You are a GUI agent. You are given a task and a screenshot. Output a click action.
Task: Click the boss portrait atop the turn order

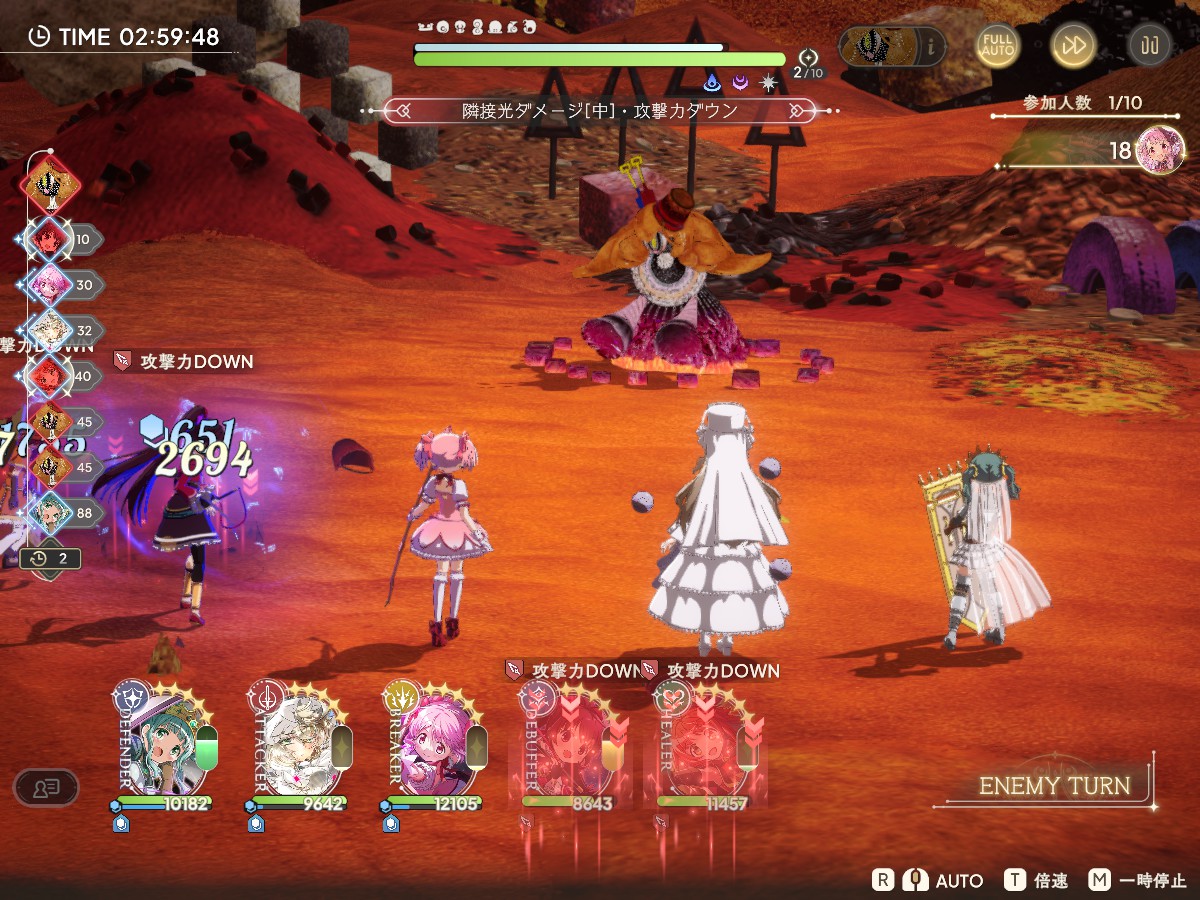(x=49, y=185)
